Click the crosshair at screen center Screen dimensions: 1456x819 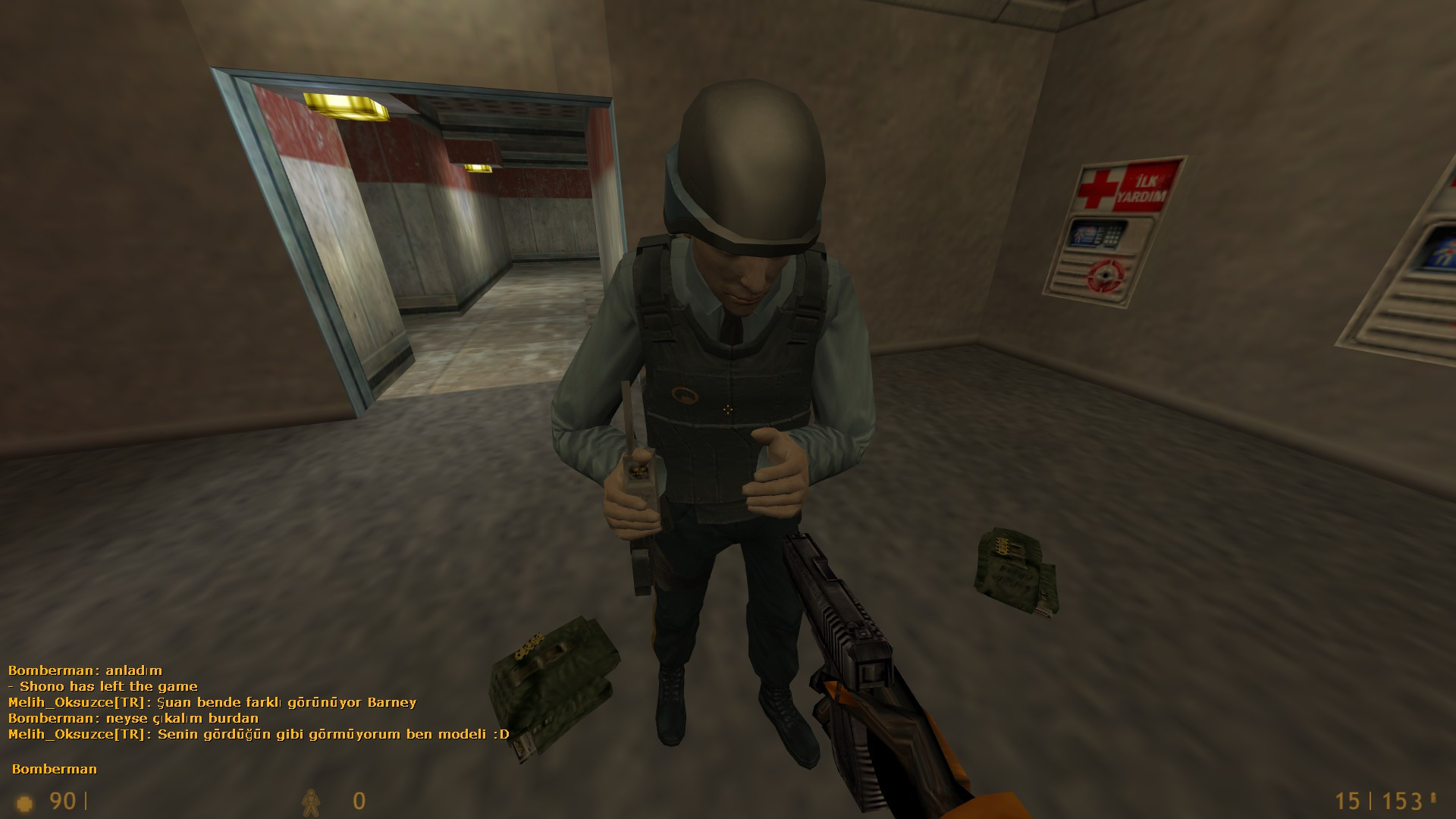tap(728, 409)
